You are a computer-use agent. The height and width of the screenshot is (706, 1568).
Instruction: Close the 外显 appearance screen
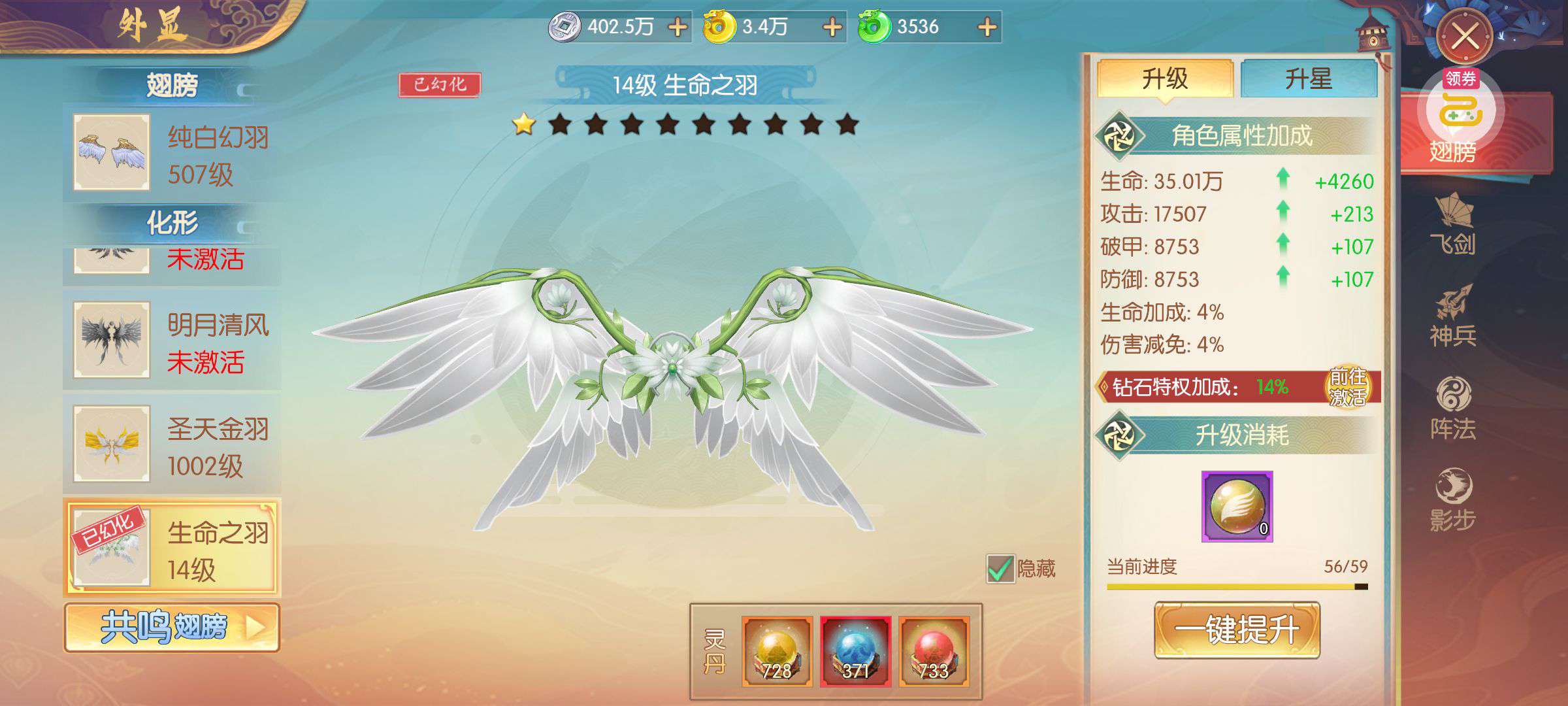tap(1464, 36)
